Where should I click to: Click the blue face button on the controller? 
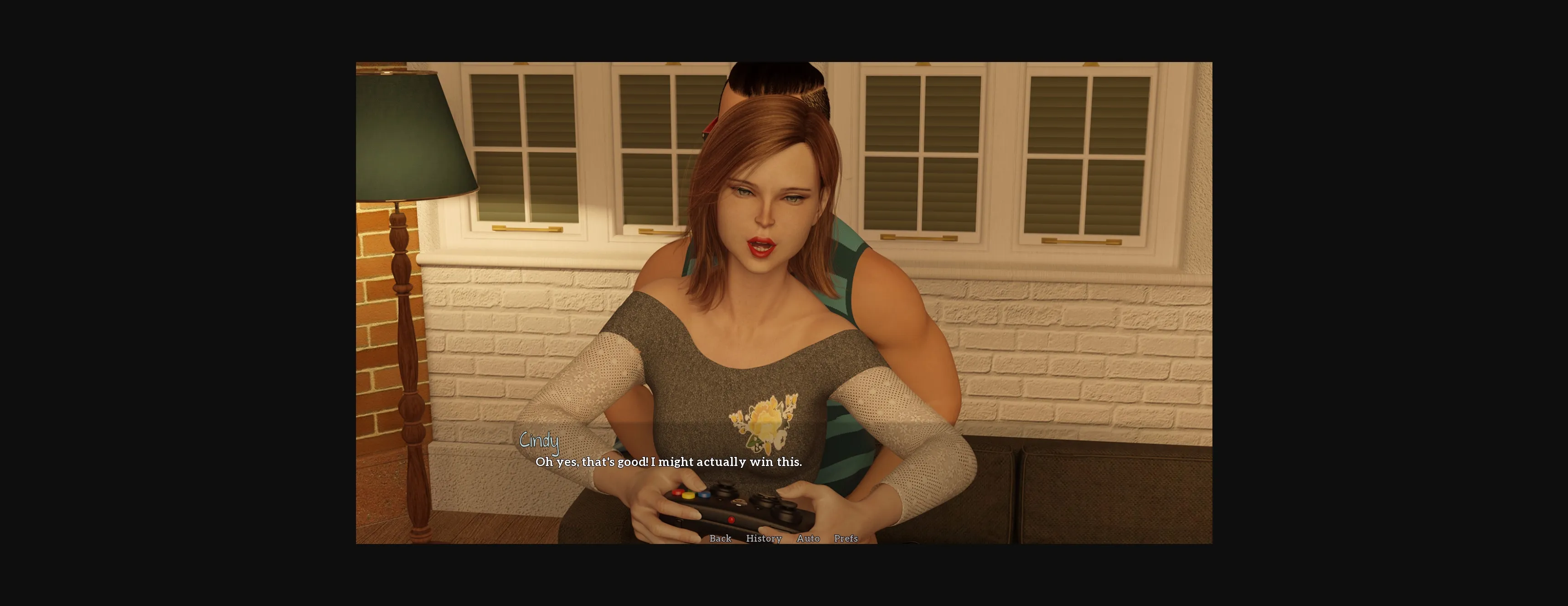pyautogui.click(x=704, y=496)
